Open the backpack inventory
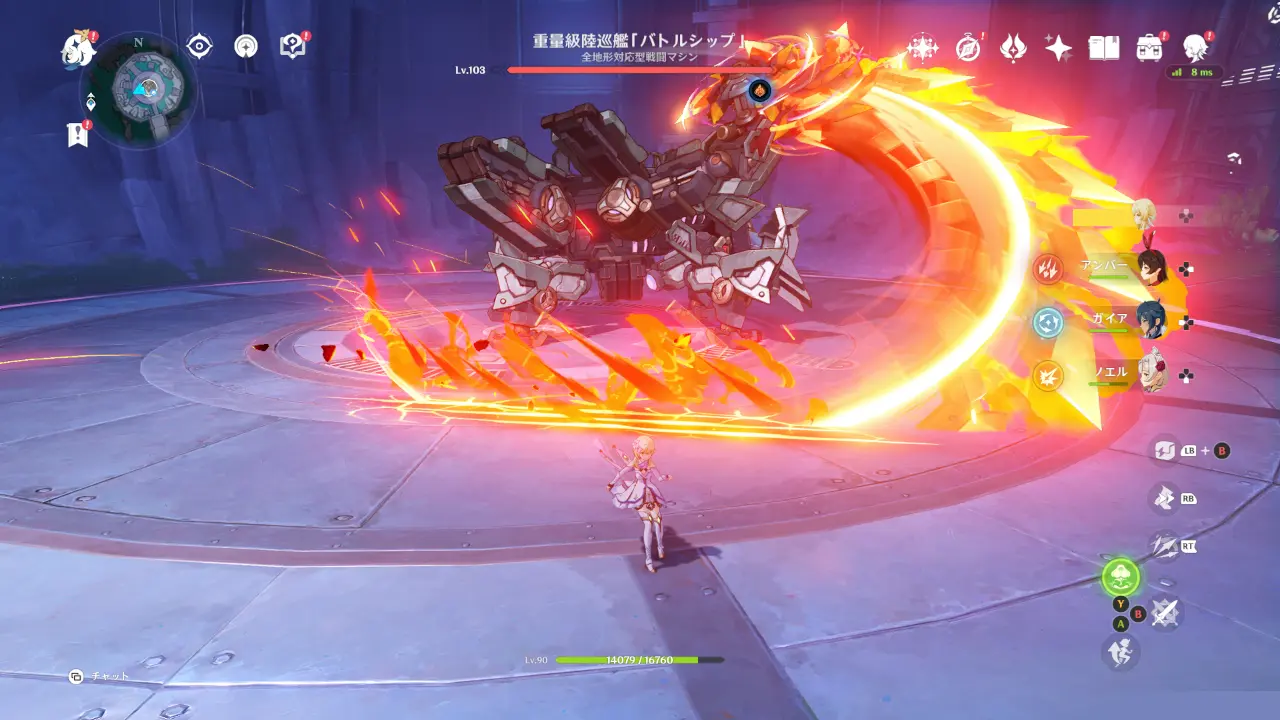 [x=1149, y=47]
